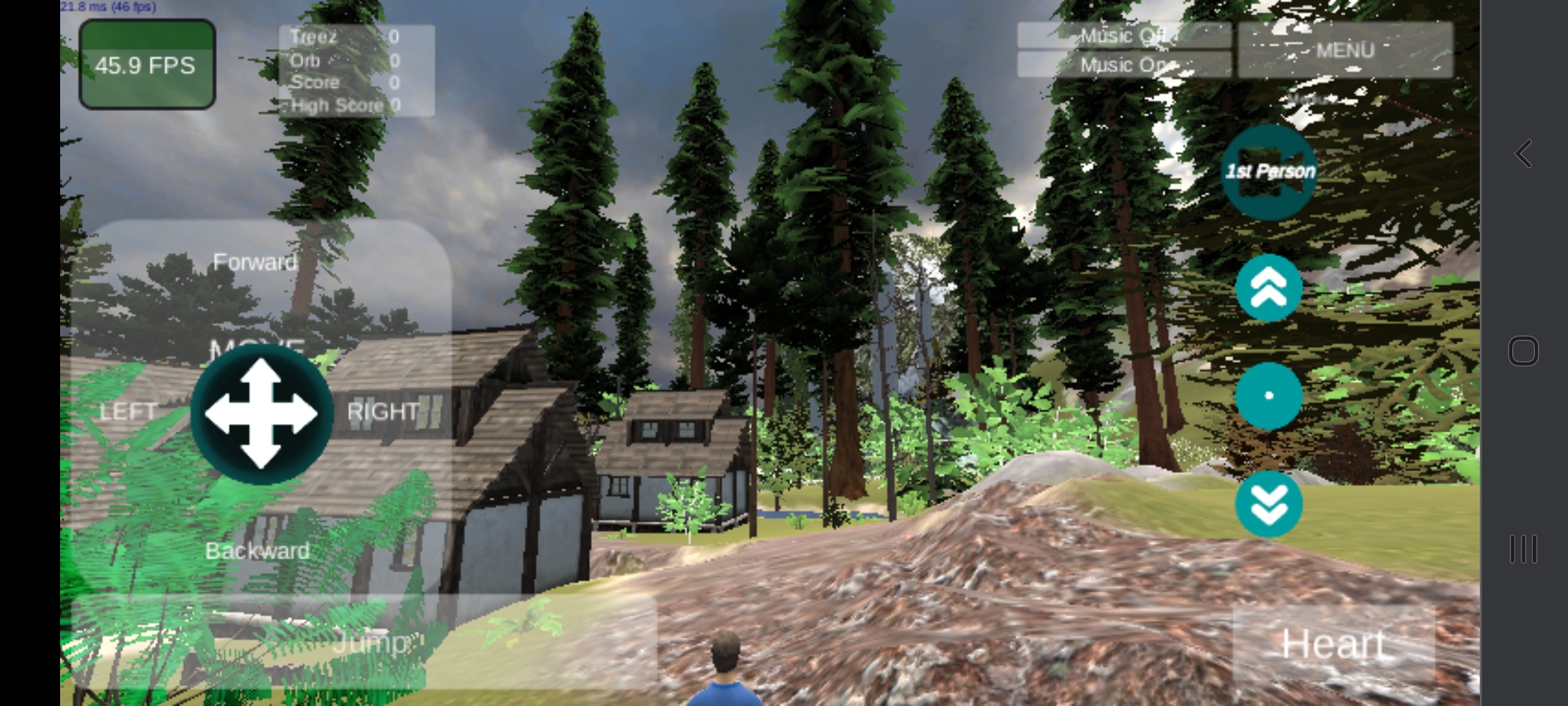Tap the Forward movement label
This screenshot has height=706, width=1568.
point(254,263)
